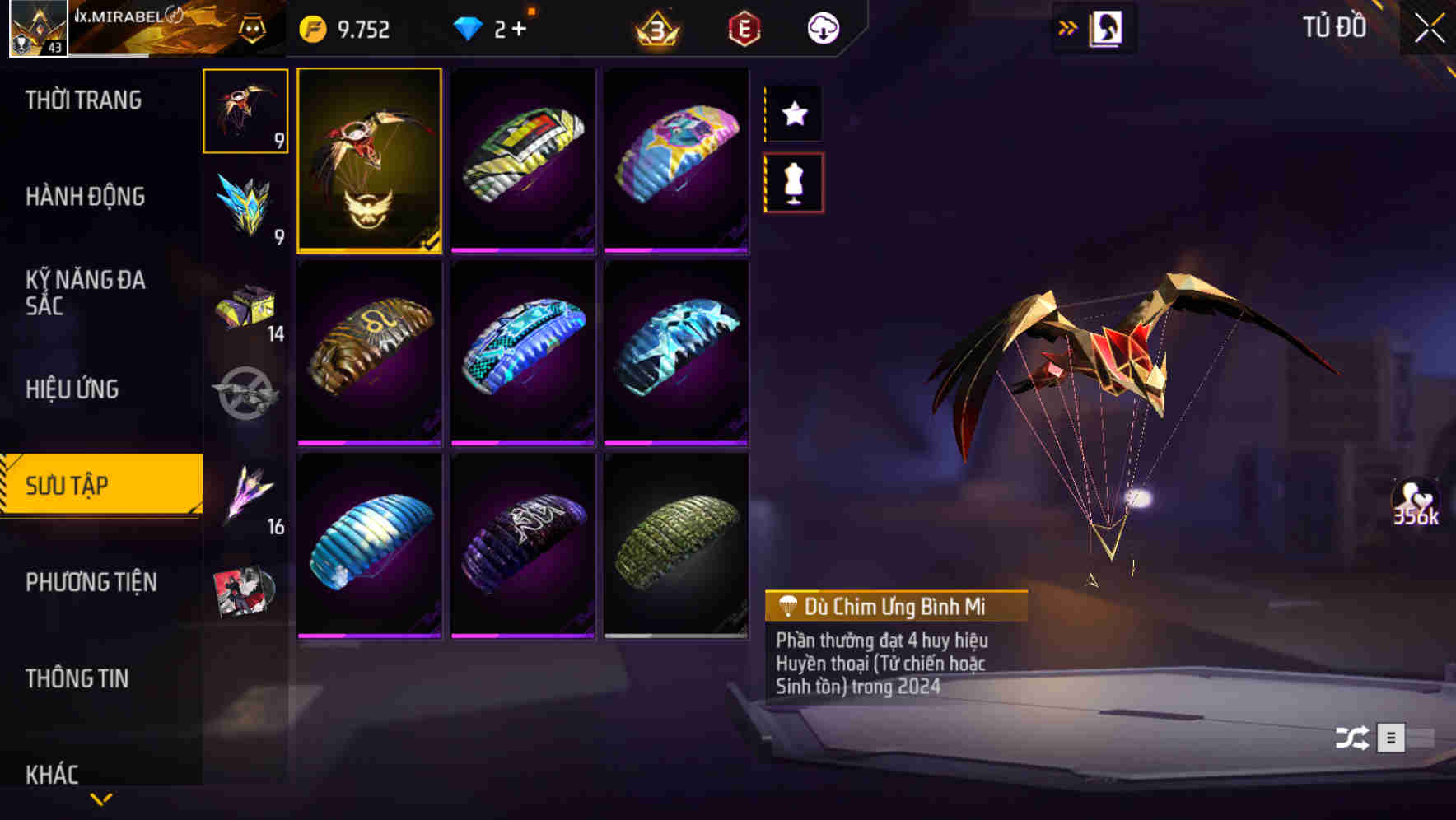
Task: Open the parachute collection category icon
Action: click(x=245, y=113)
